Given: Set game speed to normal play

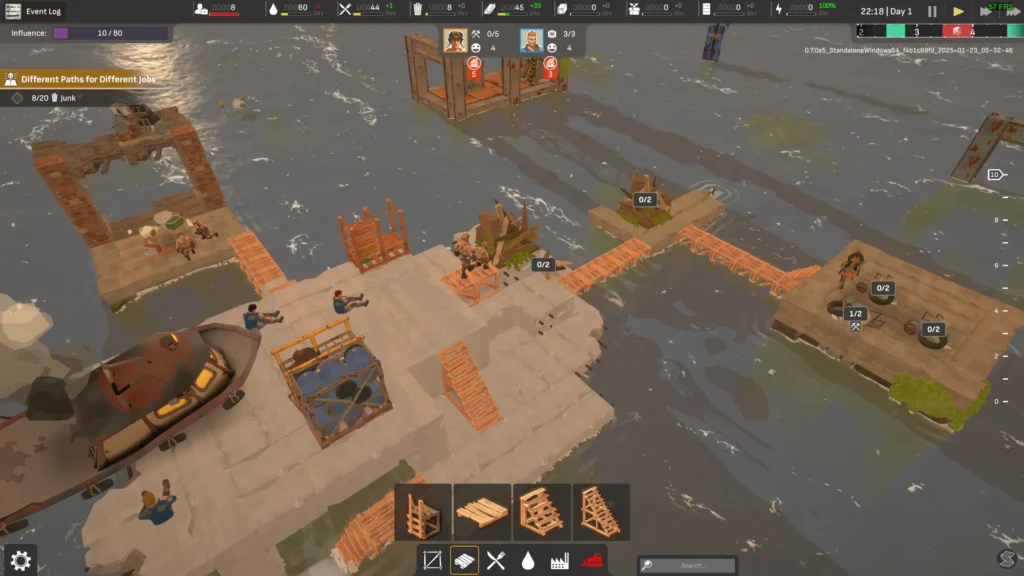Looking at the screenshot, I should click(x=958, y=12).
